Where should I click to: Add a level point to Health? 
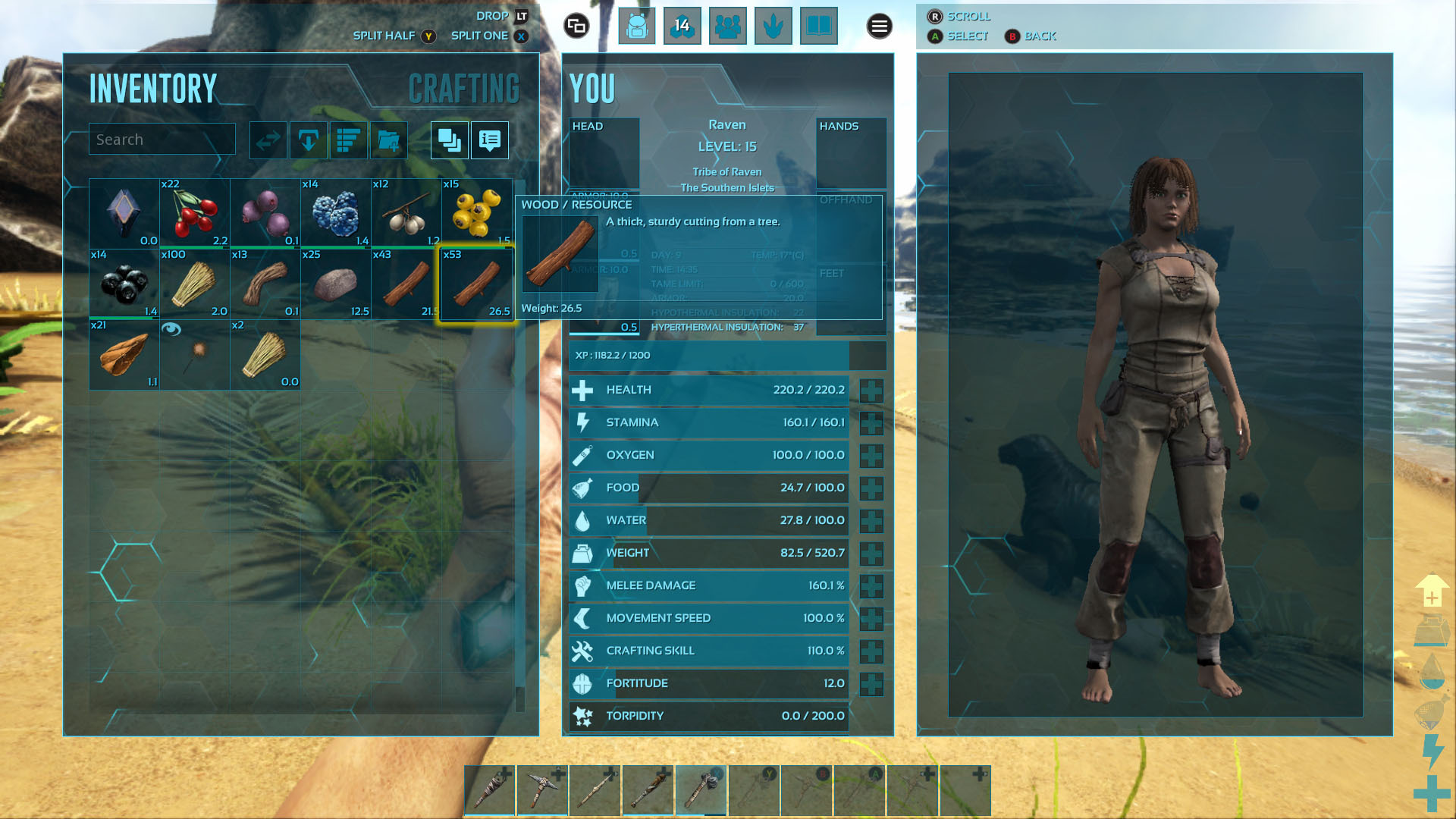pyautogui.click(x=871, y=391)
